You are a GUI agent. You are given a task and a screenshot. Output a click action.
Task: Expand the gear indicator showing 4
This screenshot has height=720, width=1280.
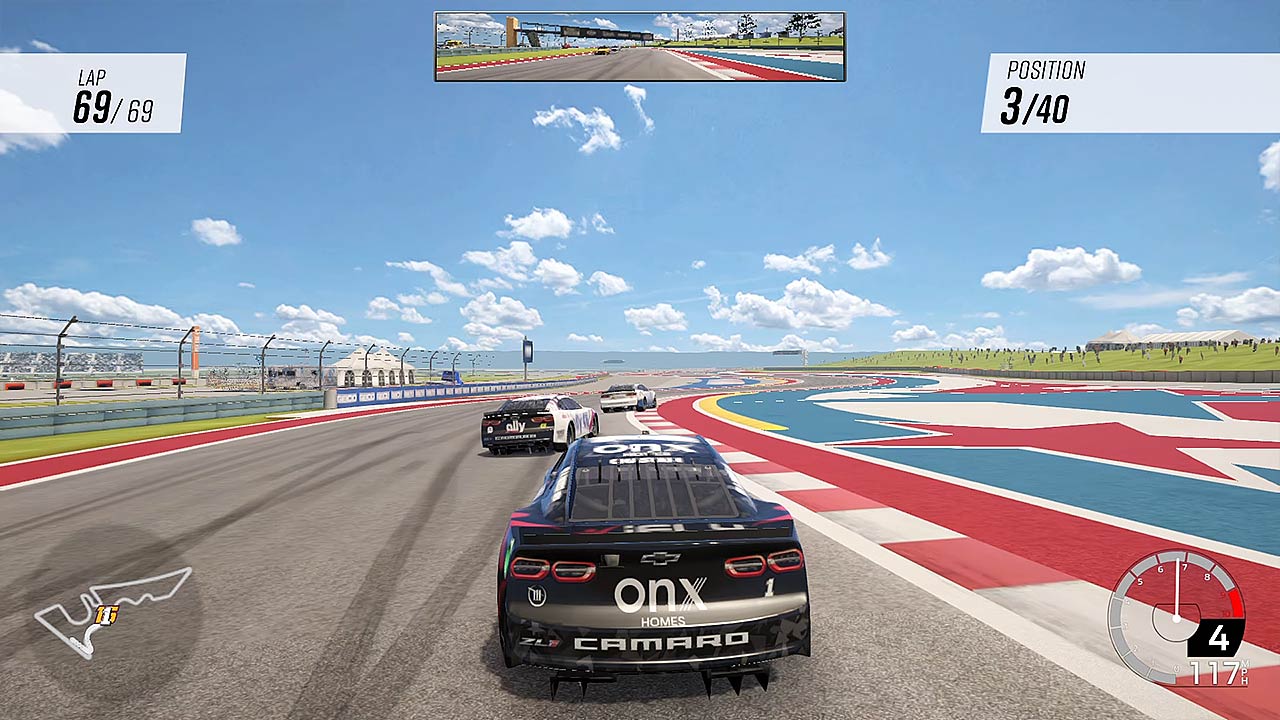pyautogui.click(x=1219, y=634)
